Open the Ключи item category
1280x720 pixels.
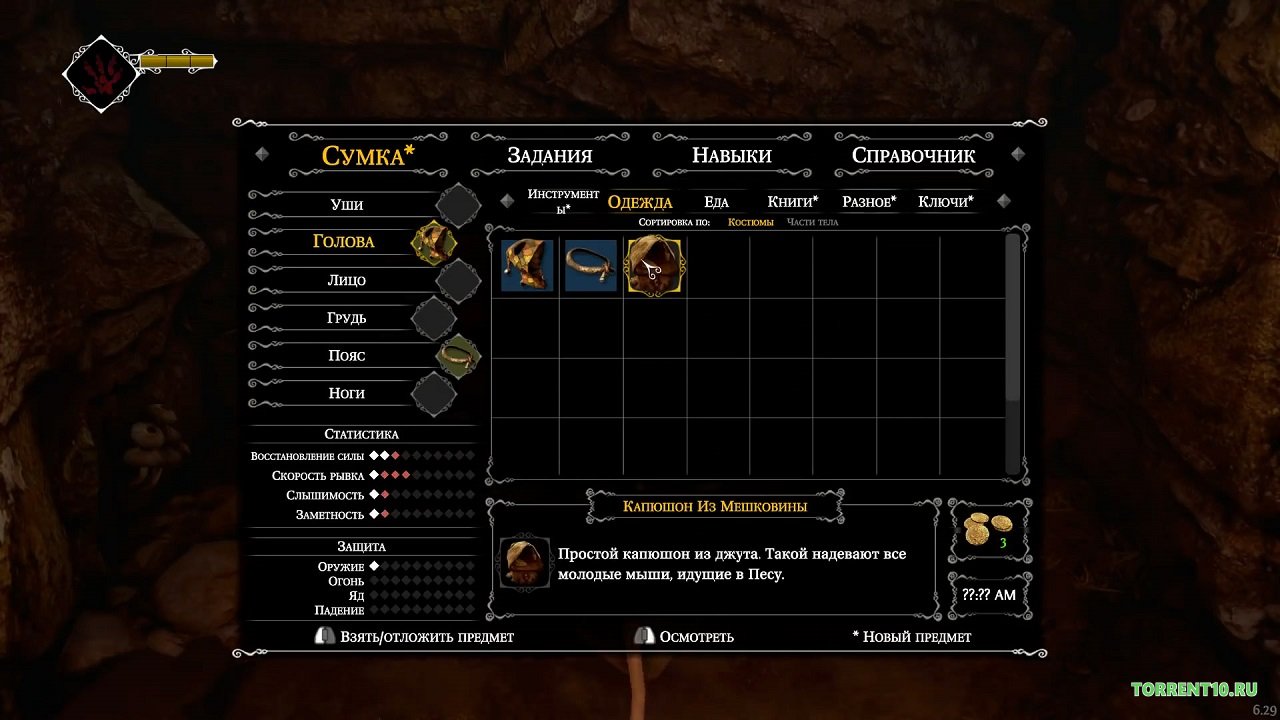(945, 202)
